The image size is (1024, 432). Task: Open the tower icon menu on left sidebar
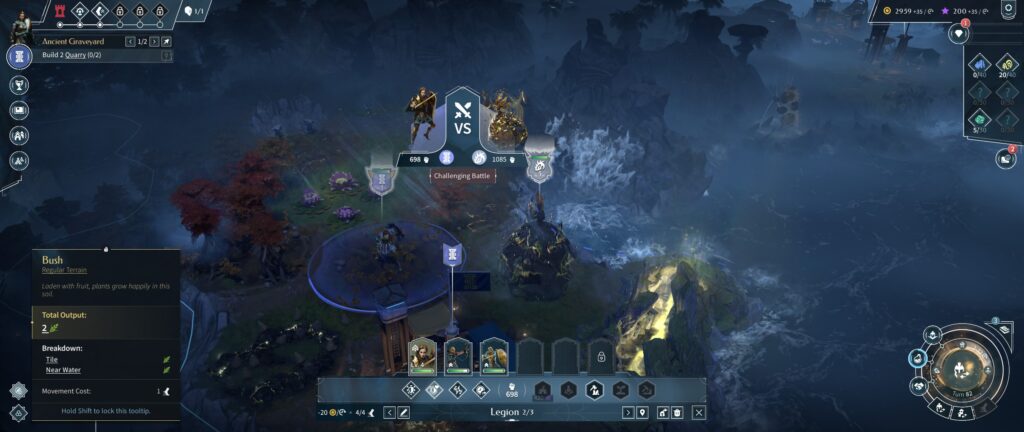[19, 56]
